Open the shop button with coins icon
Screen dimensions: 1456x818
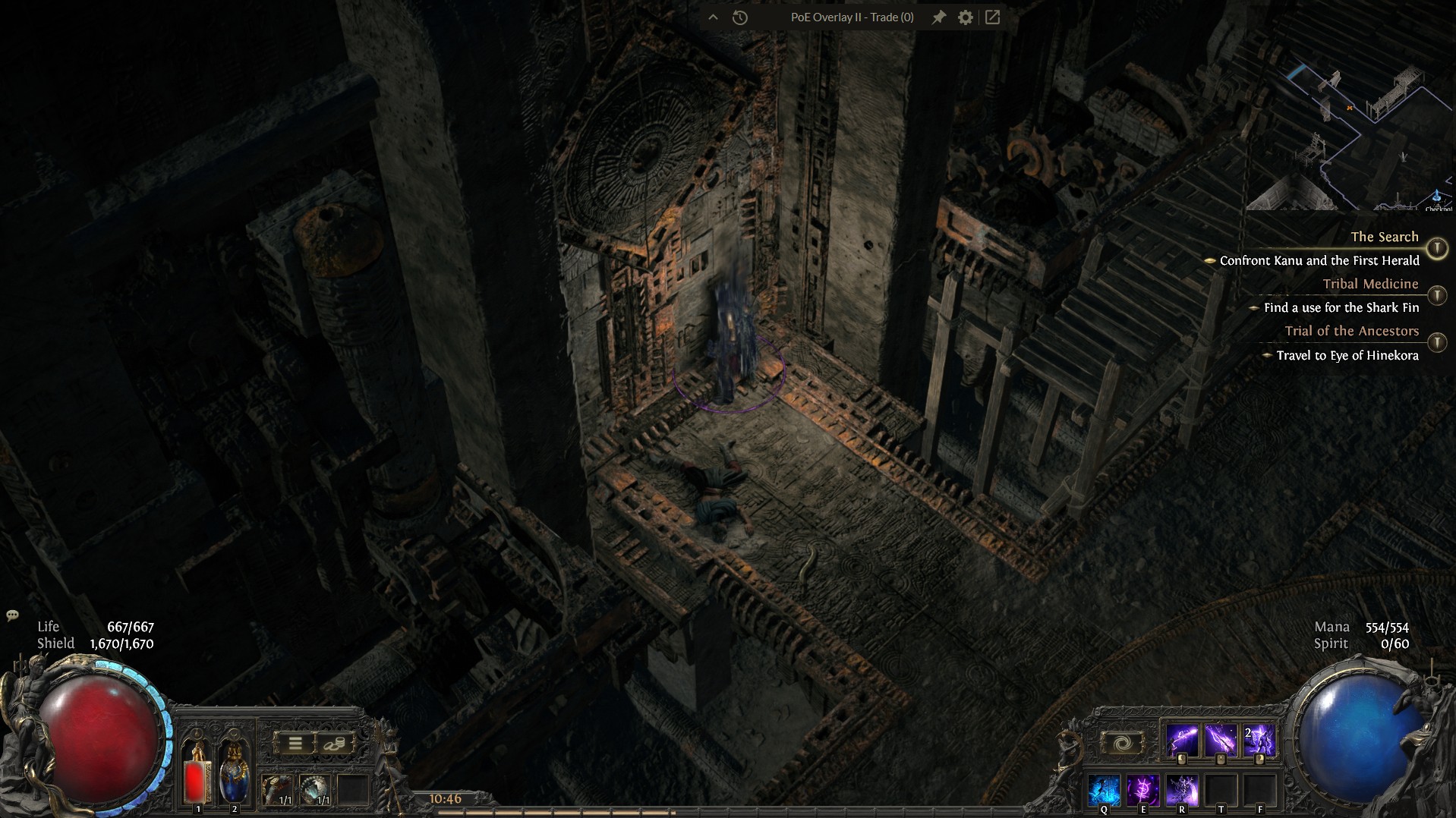tap(335, 744)
